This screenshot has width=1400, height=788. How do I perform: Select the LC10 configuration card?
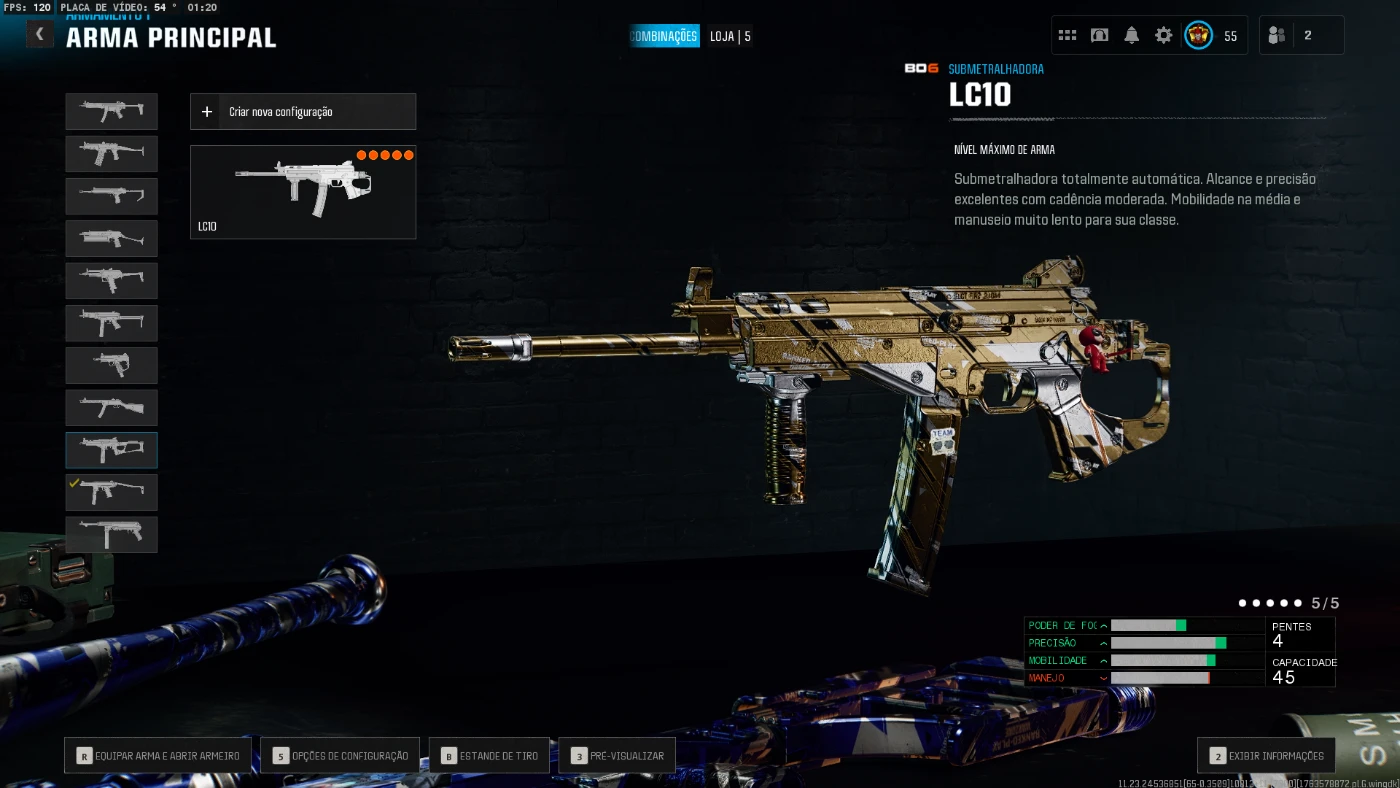coord(302,192)
